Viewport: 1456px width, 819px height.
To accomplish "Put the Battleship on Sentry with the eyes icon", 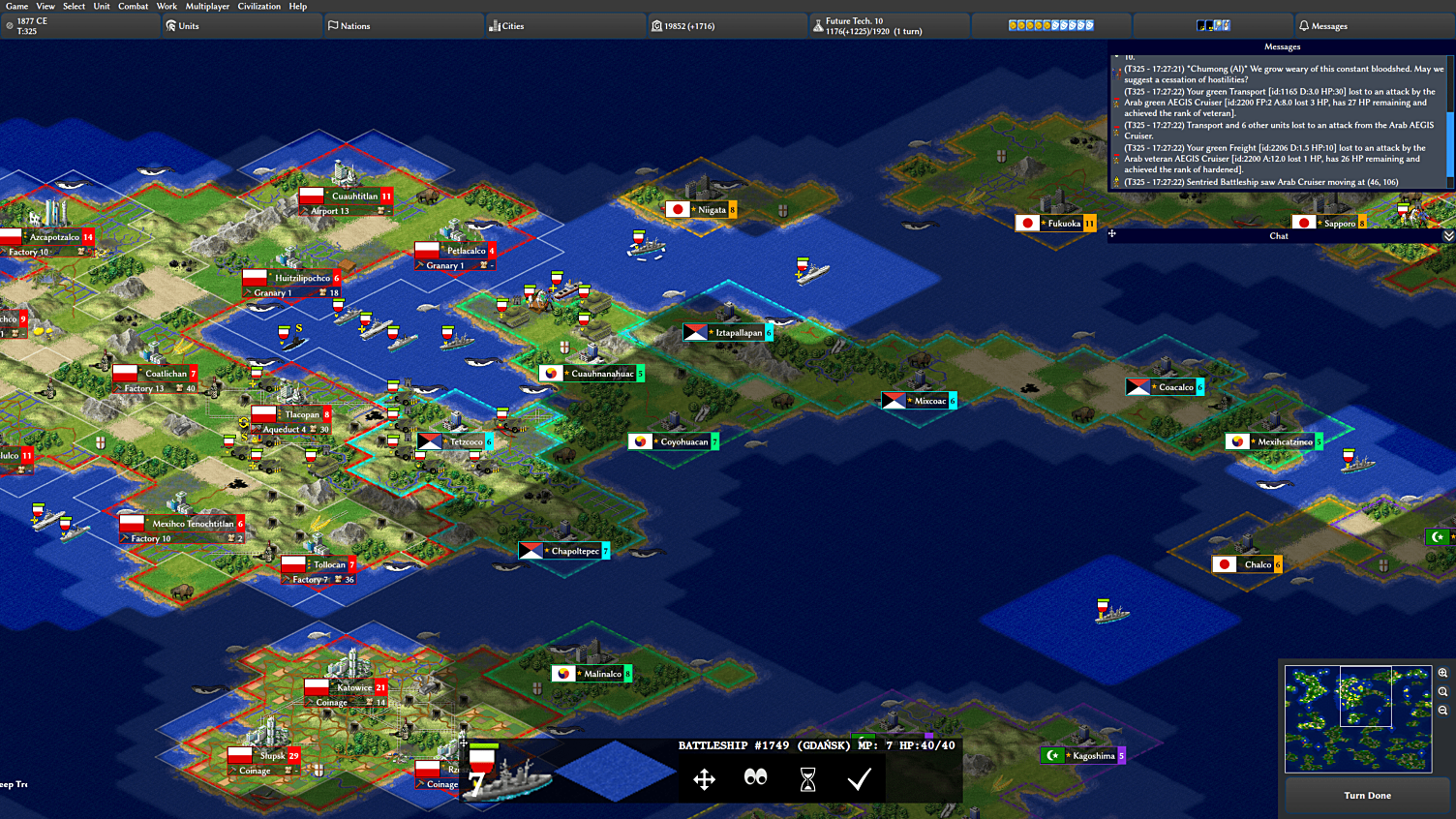I will point(756,779).
